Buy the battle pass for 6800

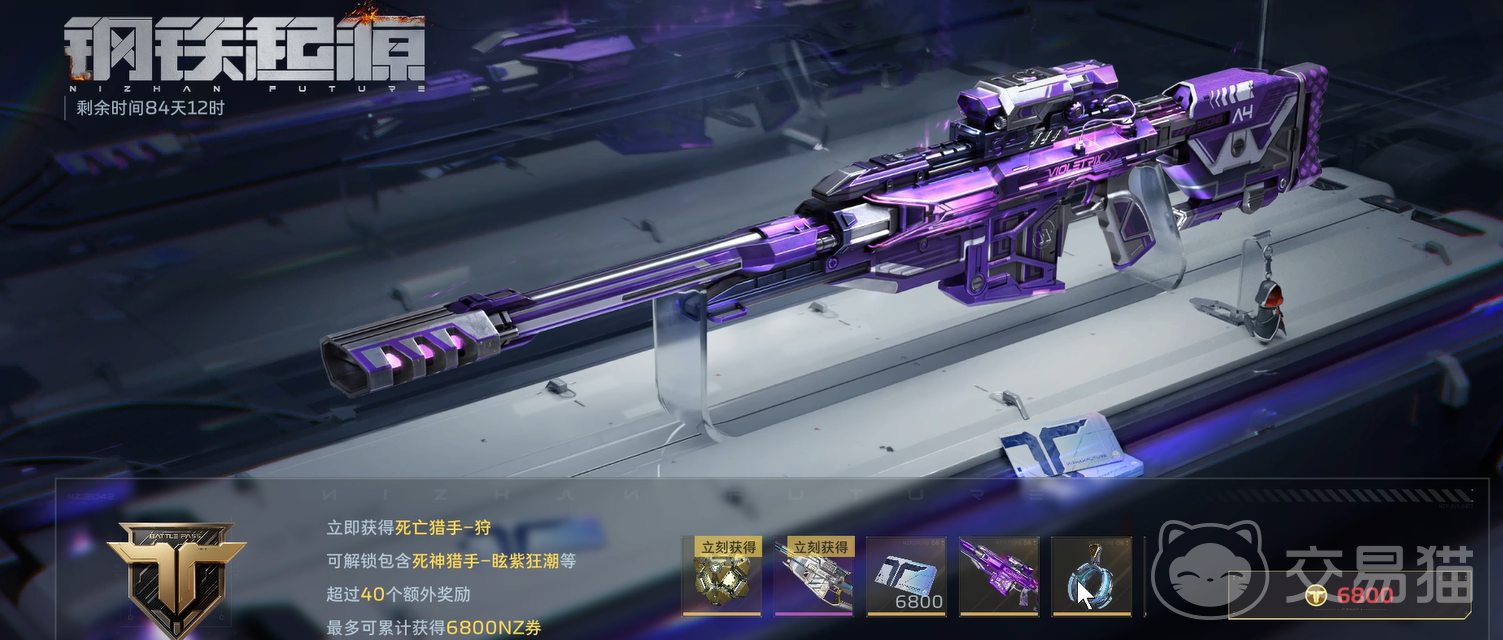click(x=1350, y=596)
